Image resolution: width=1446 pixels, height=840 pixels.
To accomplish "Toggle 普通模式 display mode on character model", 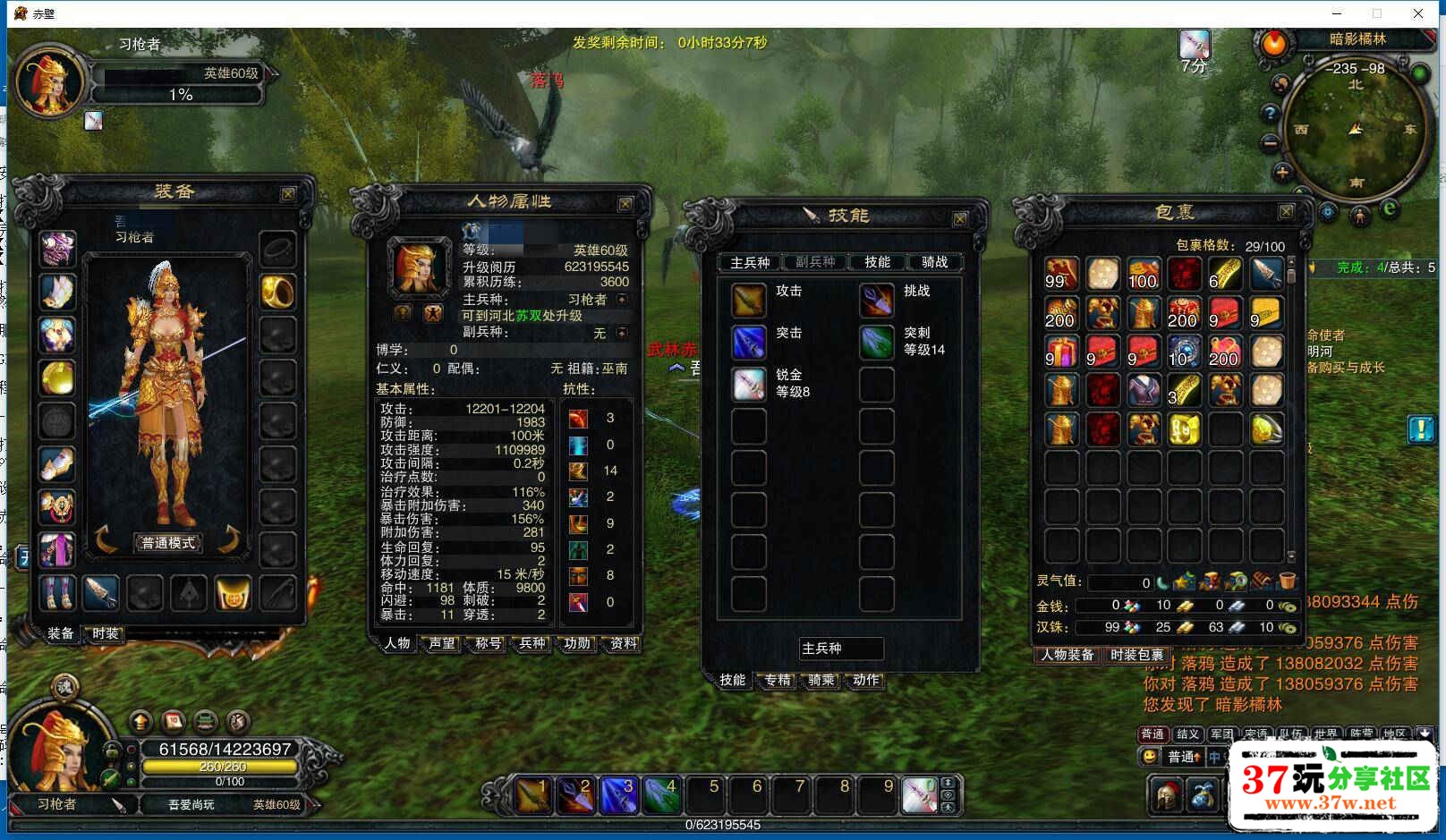I will (168, 541).
